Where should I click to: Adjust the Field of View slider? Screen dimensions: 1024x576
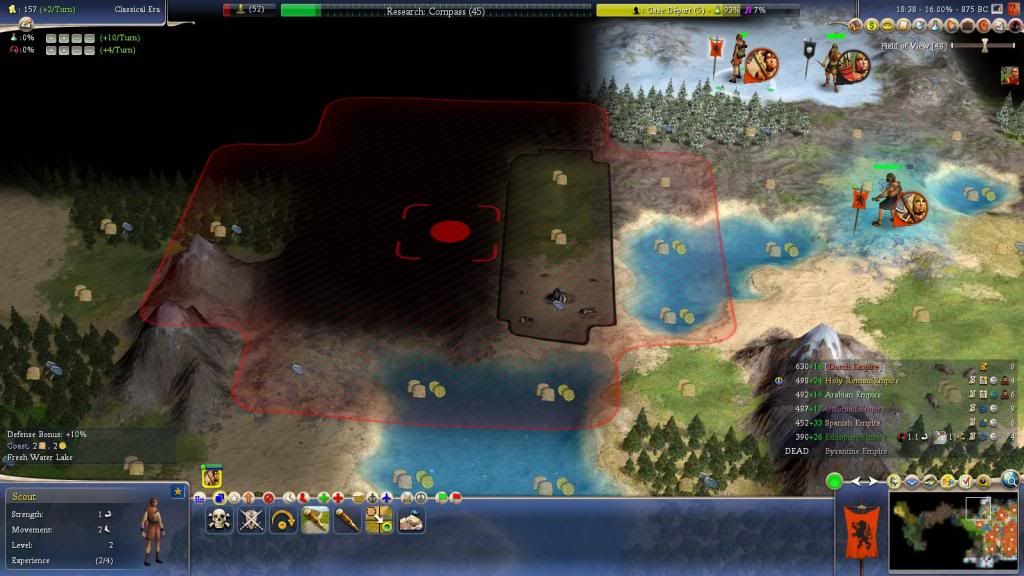click(x=984, y=45)
